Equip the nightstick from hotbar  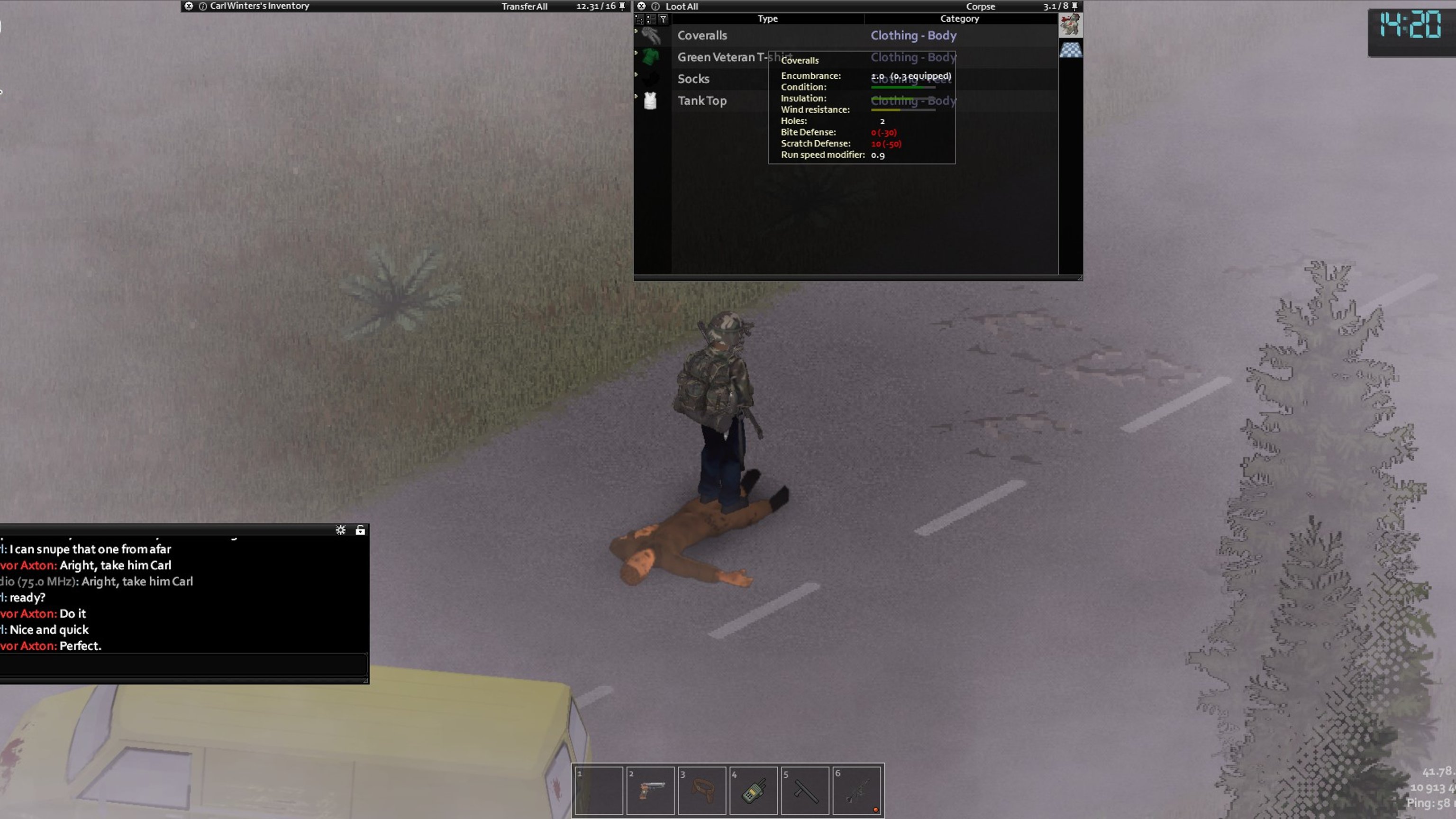coord(805,790)
